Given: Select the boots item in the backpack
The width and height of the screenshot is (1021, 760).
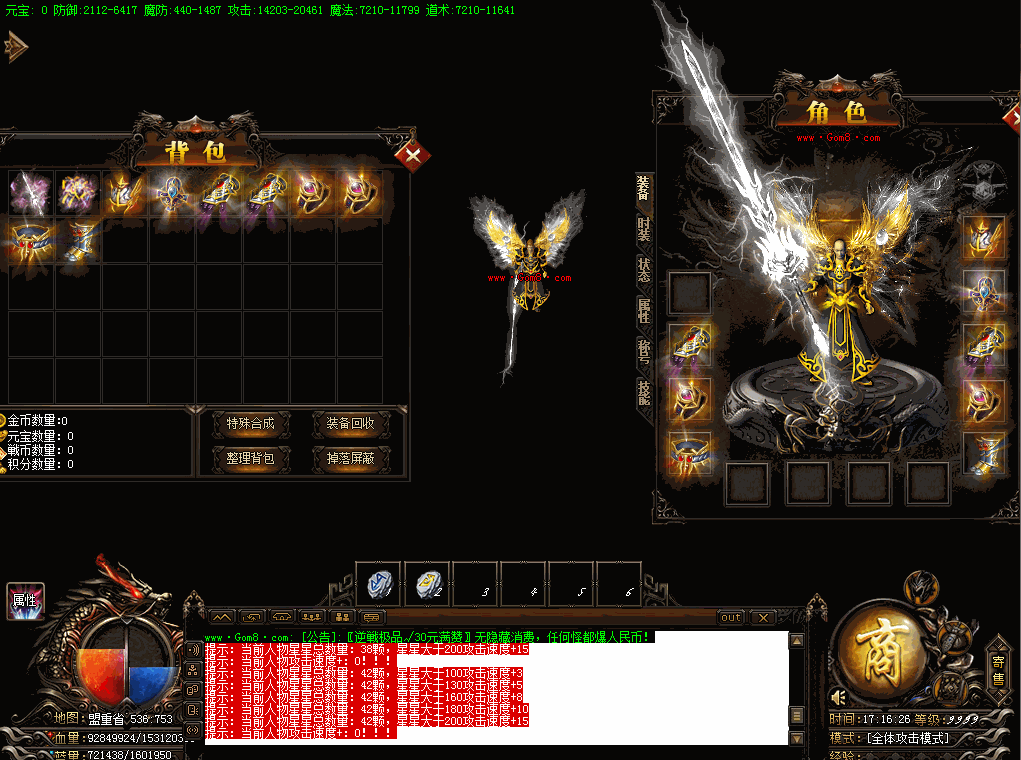Looking at the screenshot, I should click(78, 242).
